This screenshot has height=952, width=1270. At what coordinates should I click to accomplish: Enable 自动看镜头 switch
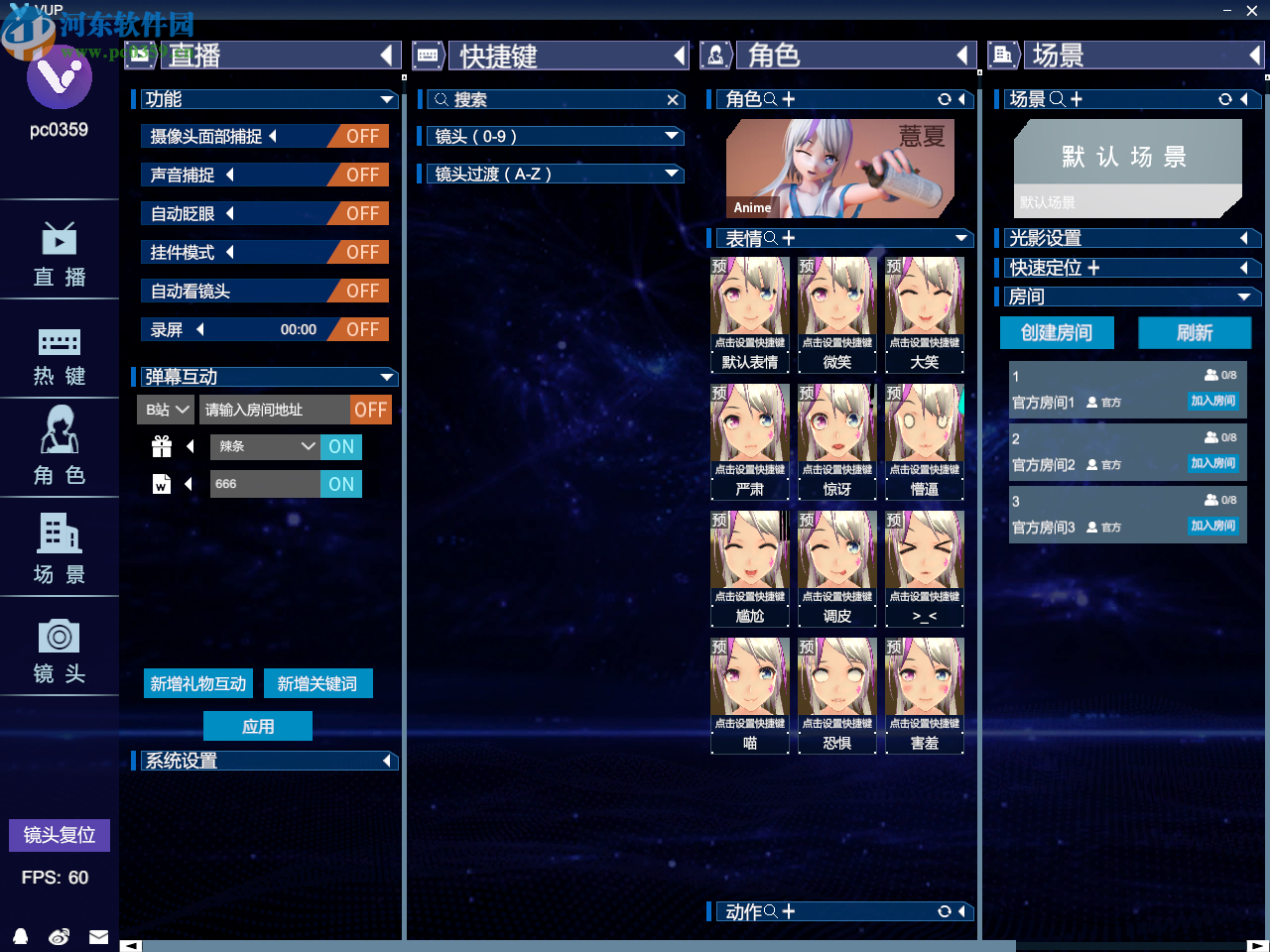tap(361, 291)
